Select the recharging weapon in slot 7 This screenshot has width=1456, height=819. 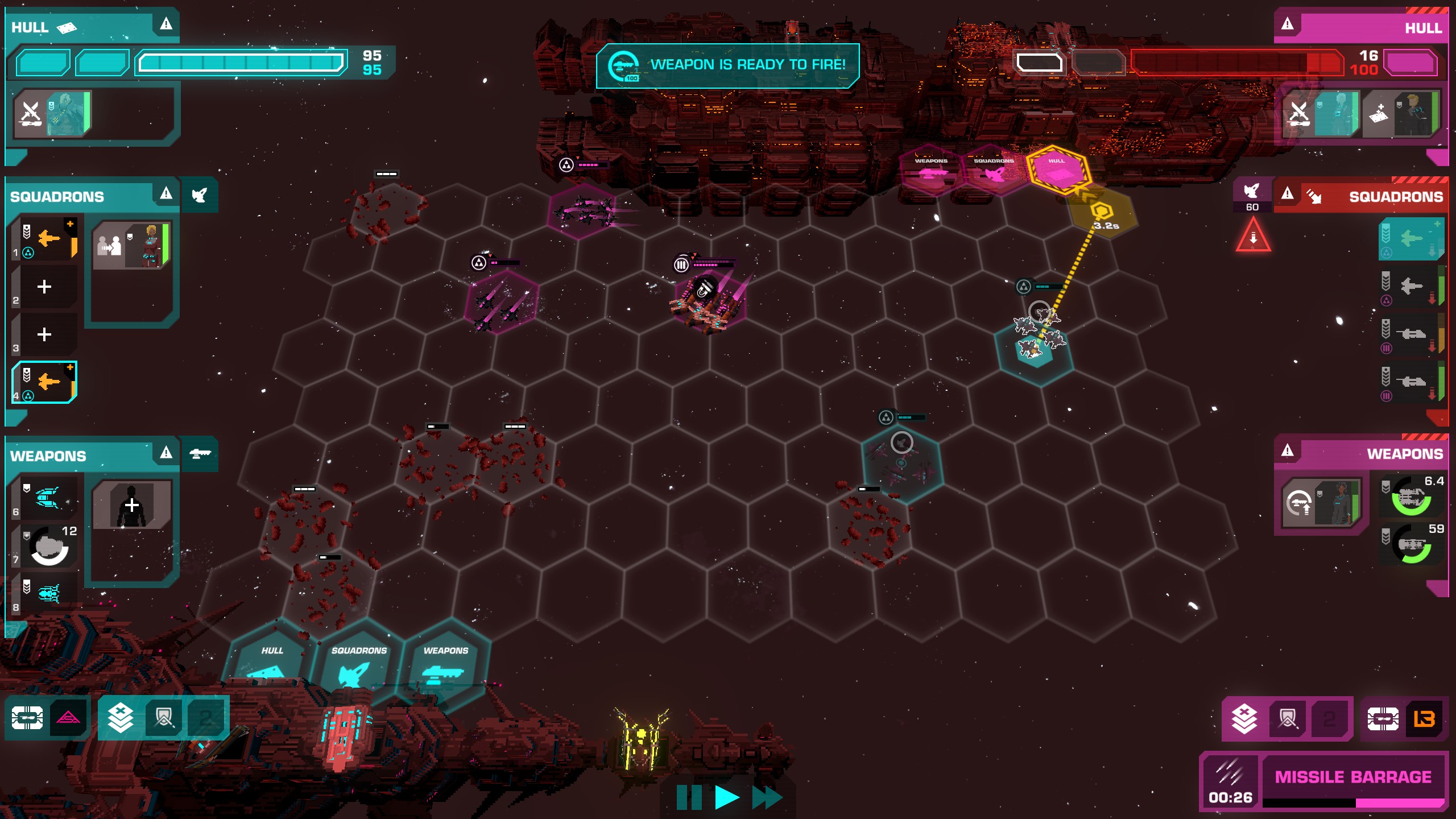tap(48, 546)
